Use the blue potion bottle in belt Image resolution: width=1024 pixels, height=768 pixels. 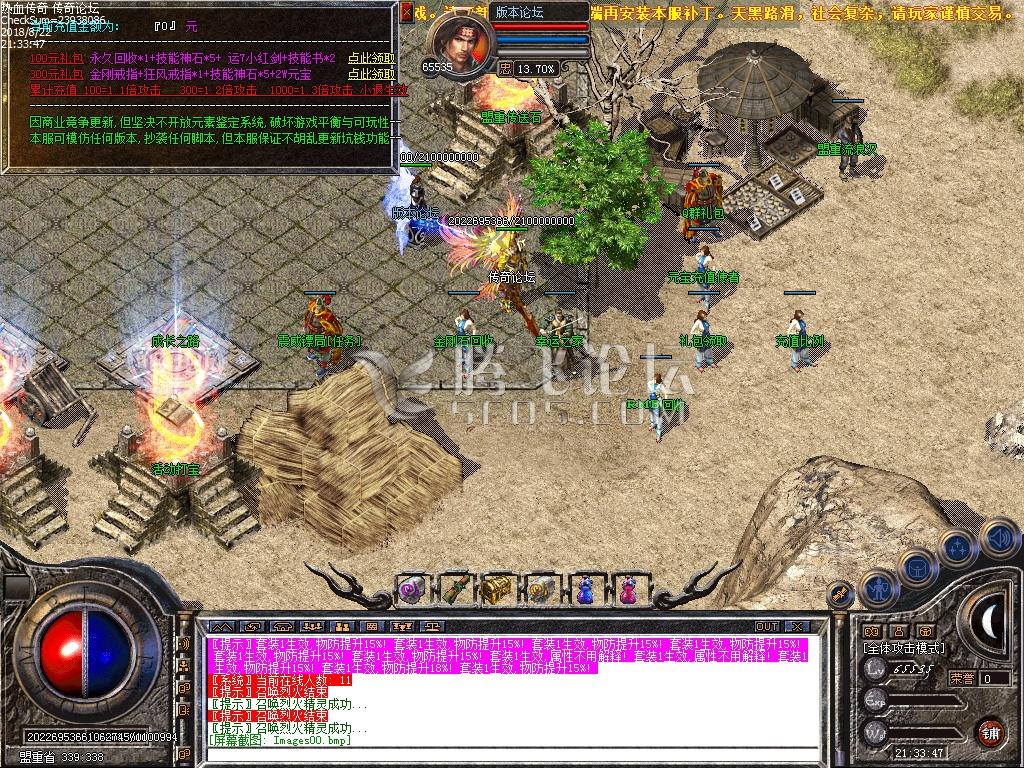(x=584, y=589)
